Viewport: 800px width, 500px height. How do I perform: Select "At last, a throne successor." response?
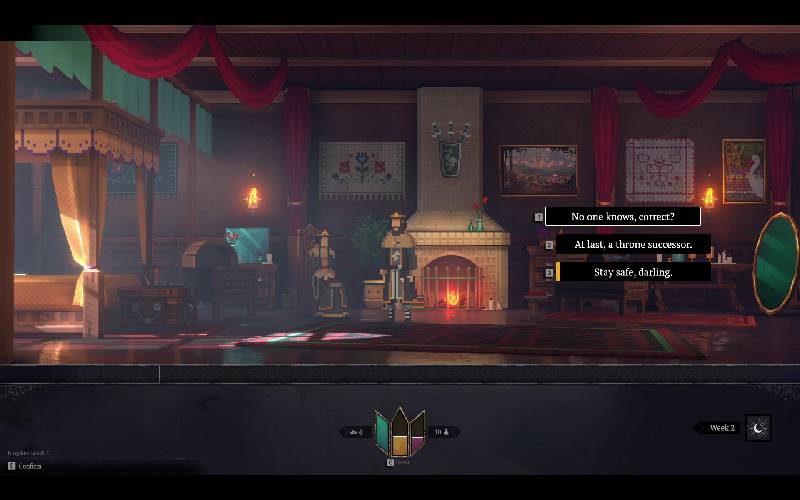point(633,244)
